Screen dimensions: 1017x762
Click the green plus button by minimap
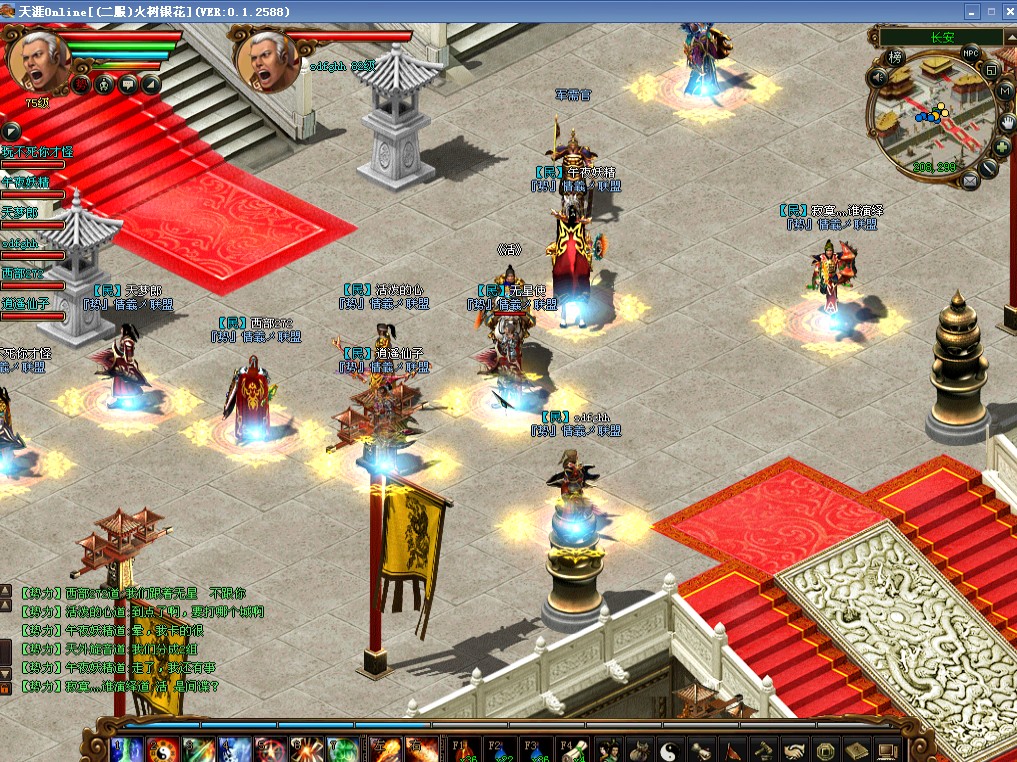(x=1003, y=146)
